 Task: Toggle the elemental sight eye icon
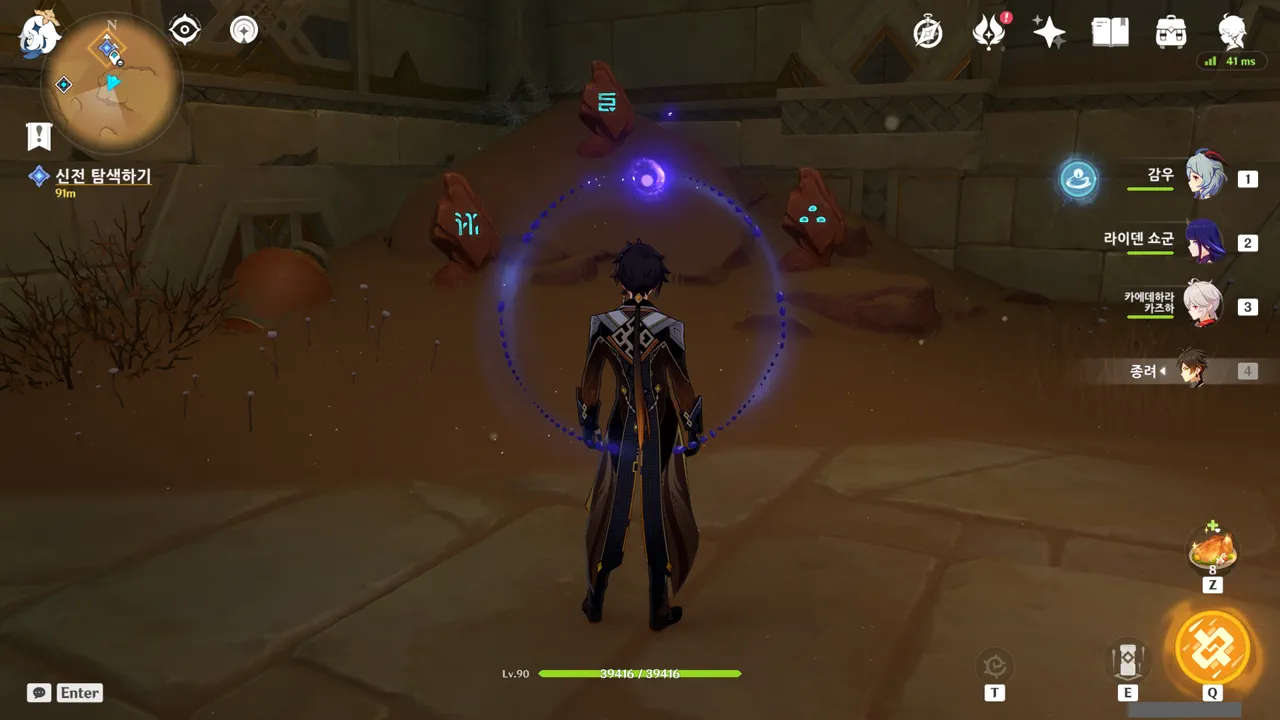(x=185, y=30)
